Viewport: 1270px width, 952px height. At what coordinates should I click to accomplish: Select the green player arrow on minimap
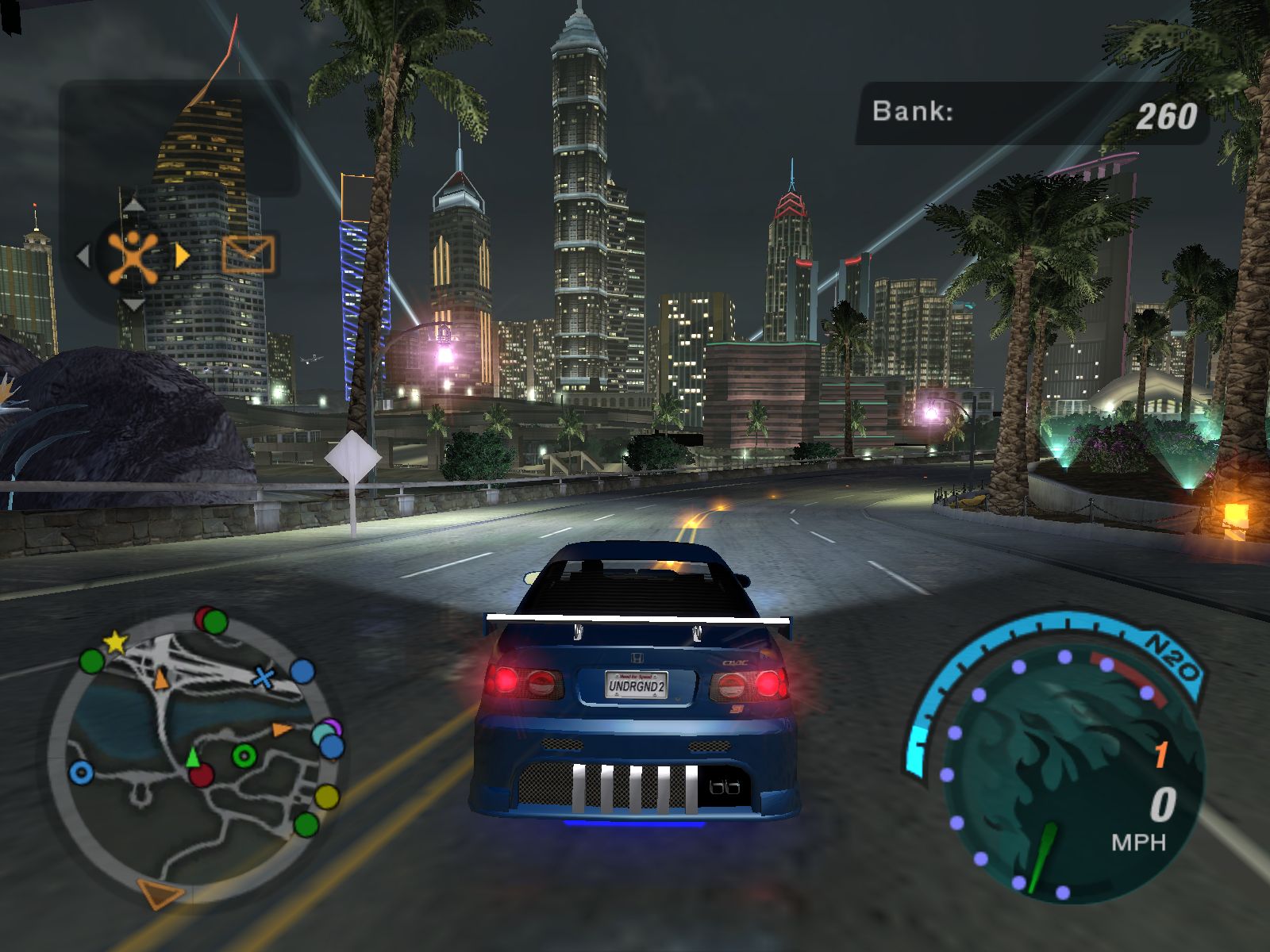[x=192, y=757]
